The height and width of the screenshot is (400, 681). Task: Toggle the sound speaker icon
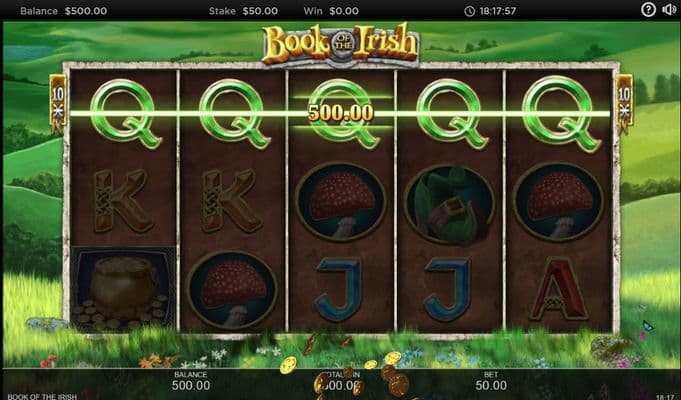click(x=668, y=10)
